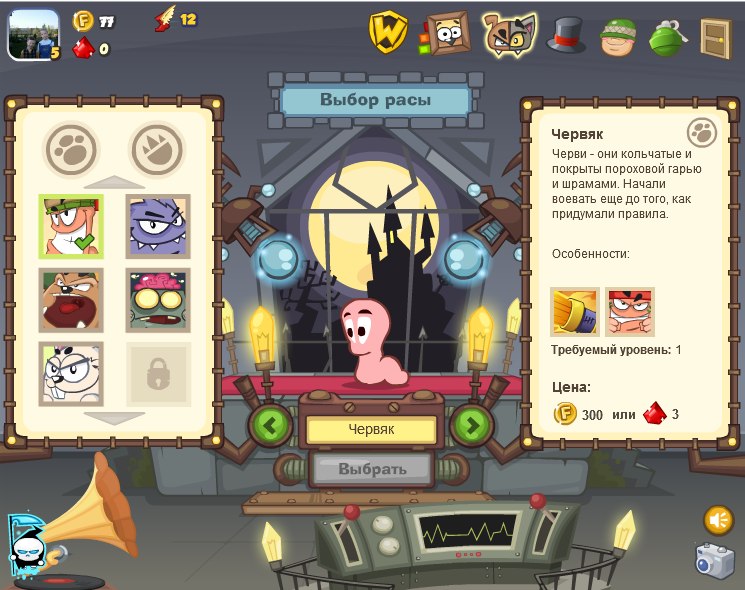
Task: Toggle sound with the speaker button
Action: click(718, 520)
